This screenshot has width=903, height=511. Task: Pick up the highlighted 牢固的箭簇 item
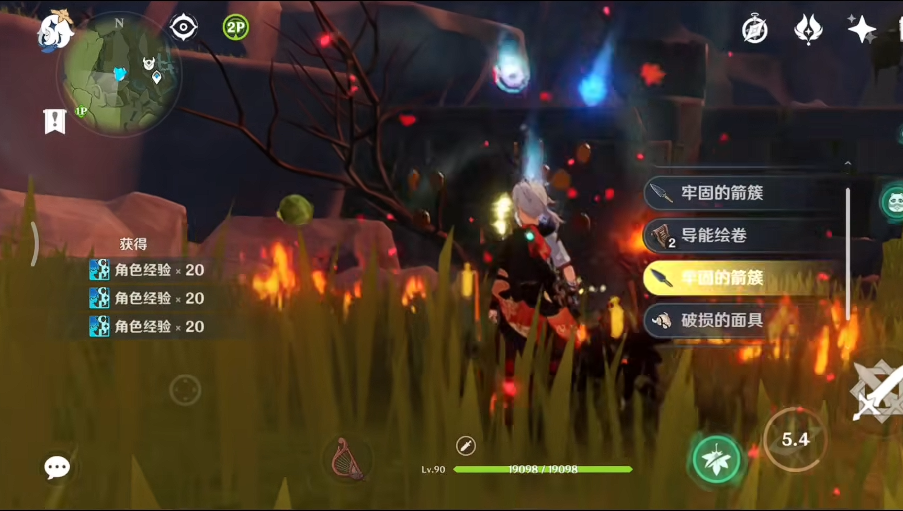click(740, 277)
